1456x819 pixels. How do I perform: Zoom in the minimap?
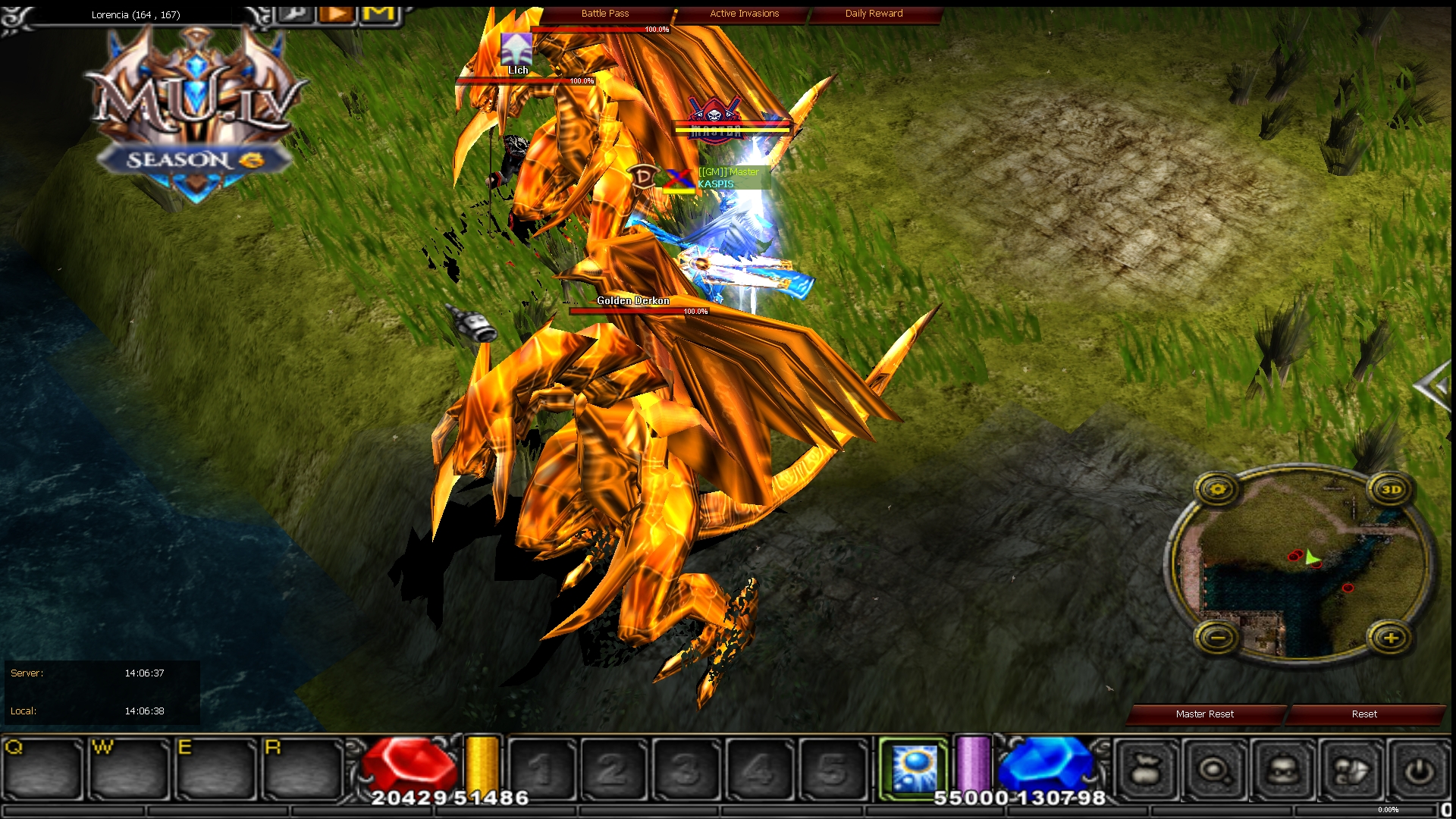(x=1391, y=639)
